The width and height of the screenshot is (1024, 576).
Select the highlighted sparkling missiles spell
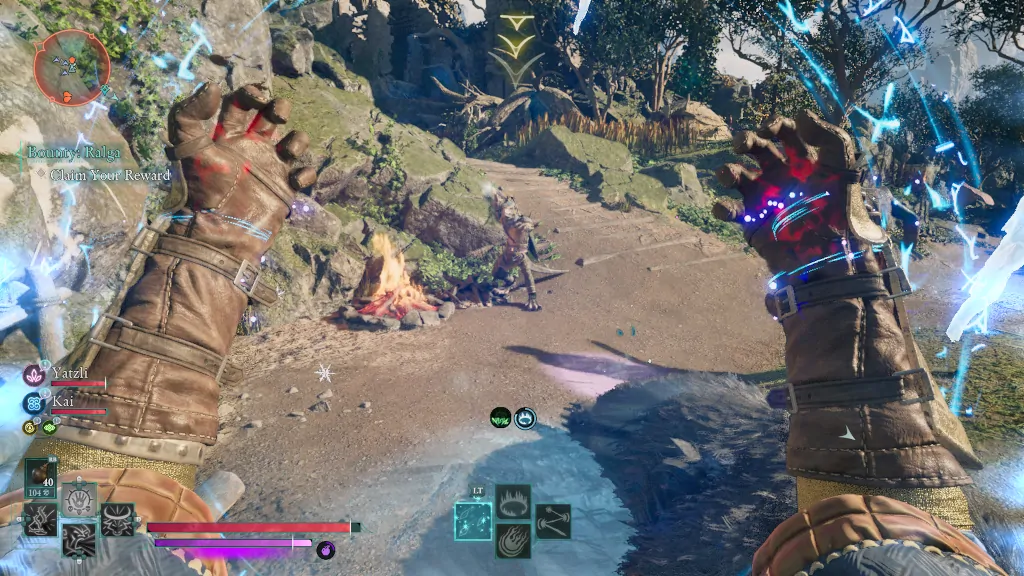click(x=472, y=520)
